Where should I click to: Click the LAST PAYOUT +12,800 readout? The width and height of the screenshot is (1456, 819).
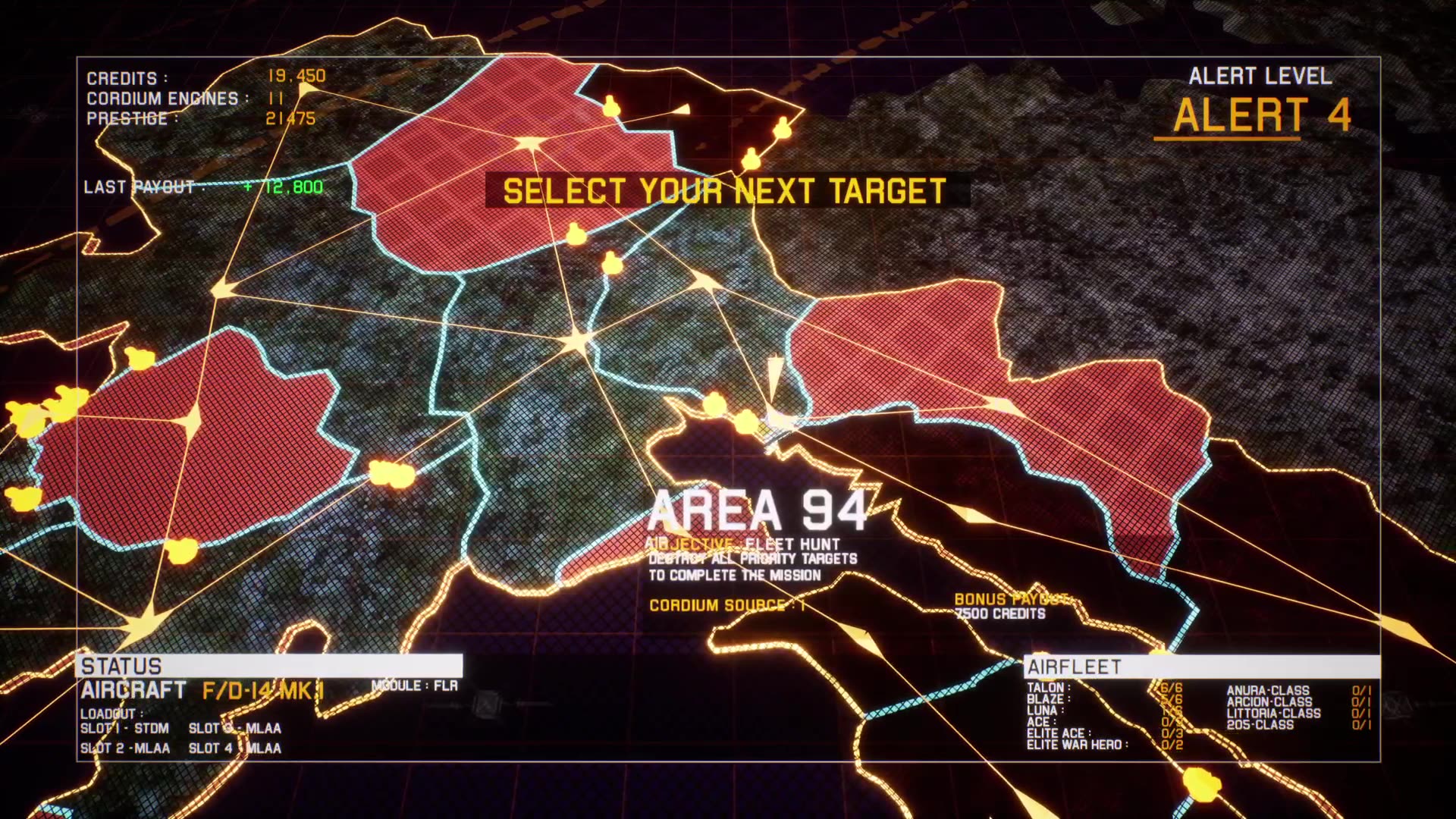coord(205,187)
